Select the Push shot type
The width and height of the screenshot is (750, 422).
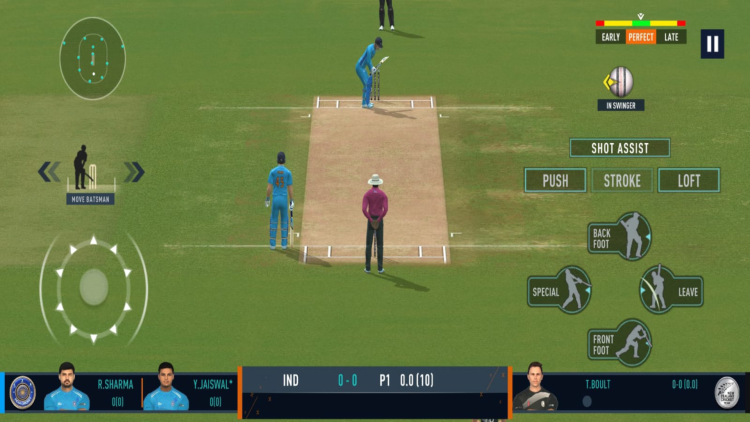pos(555,181)
